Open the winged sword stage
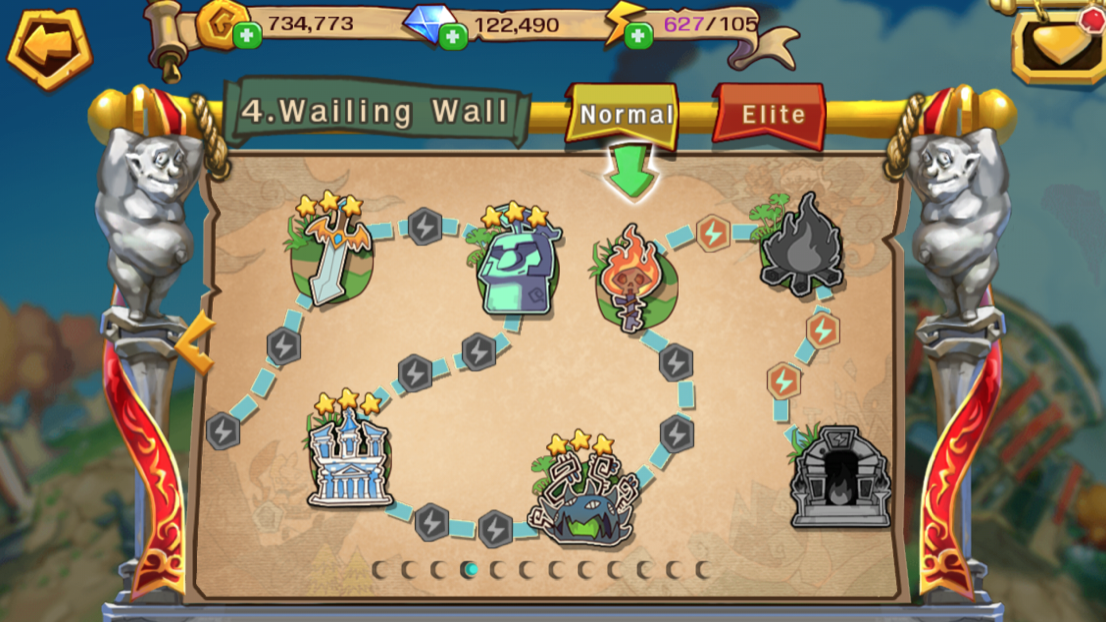The image size is (1106, 622). click(x=331, y=253)
